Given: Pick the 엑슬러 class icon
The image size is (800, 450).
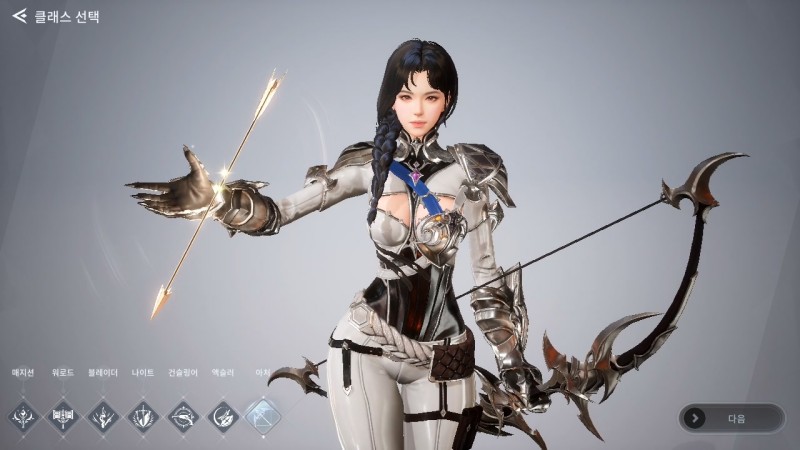Looking at the screenshot, I should [223, 413].
